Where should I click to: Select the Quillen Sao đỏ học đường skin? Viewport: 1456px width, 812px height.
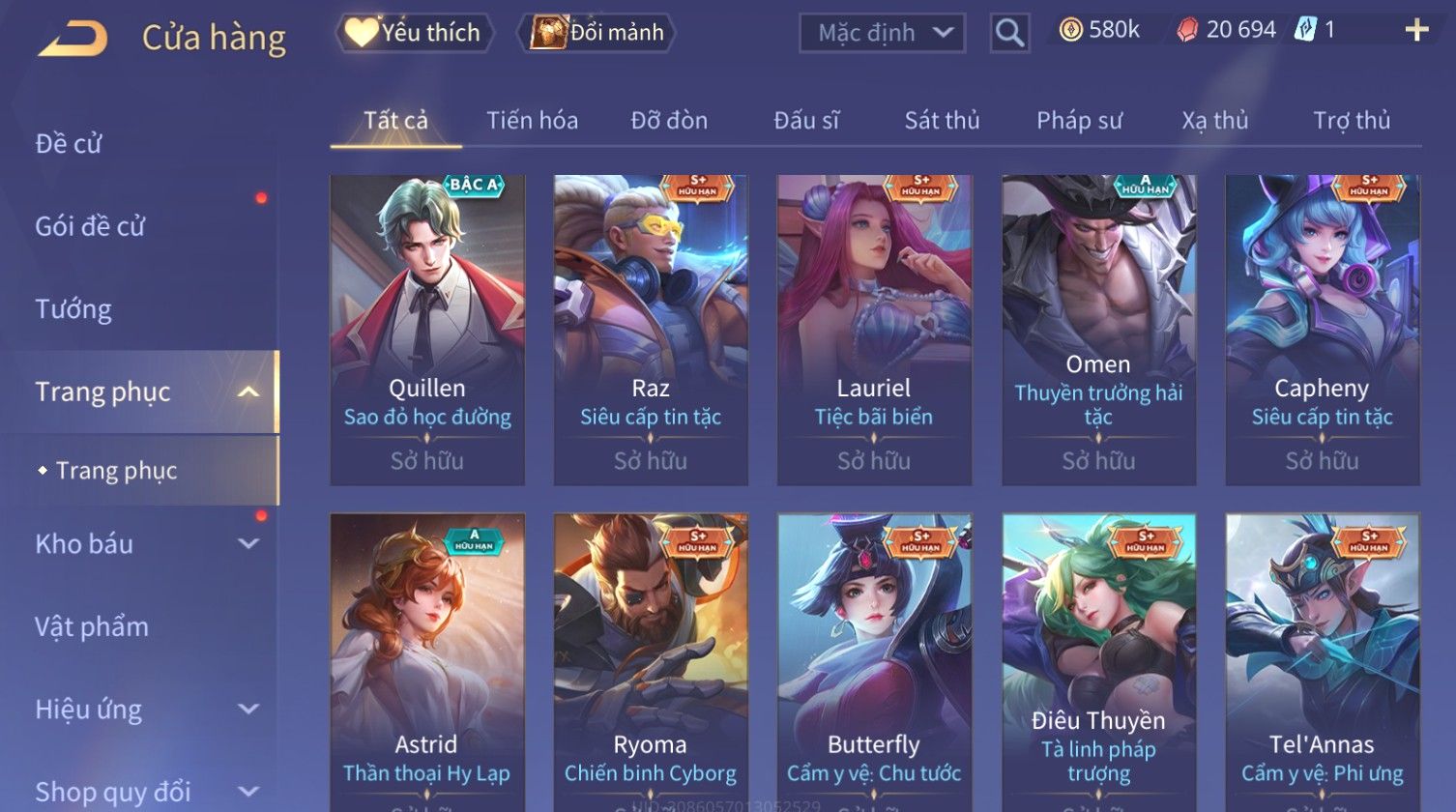click(x=427, y=329)
